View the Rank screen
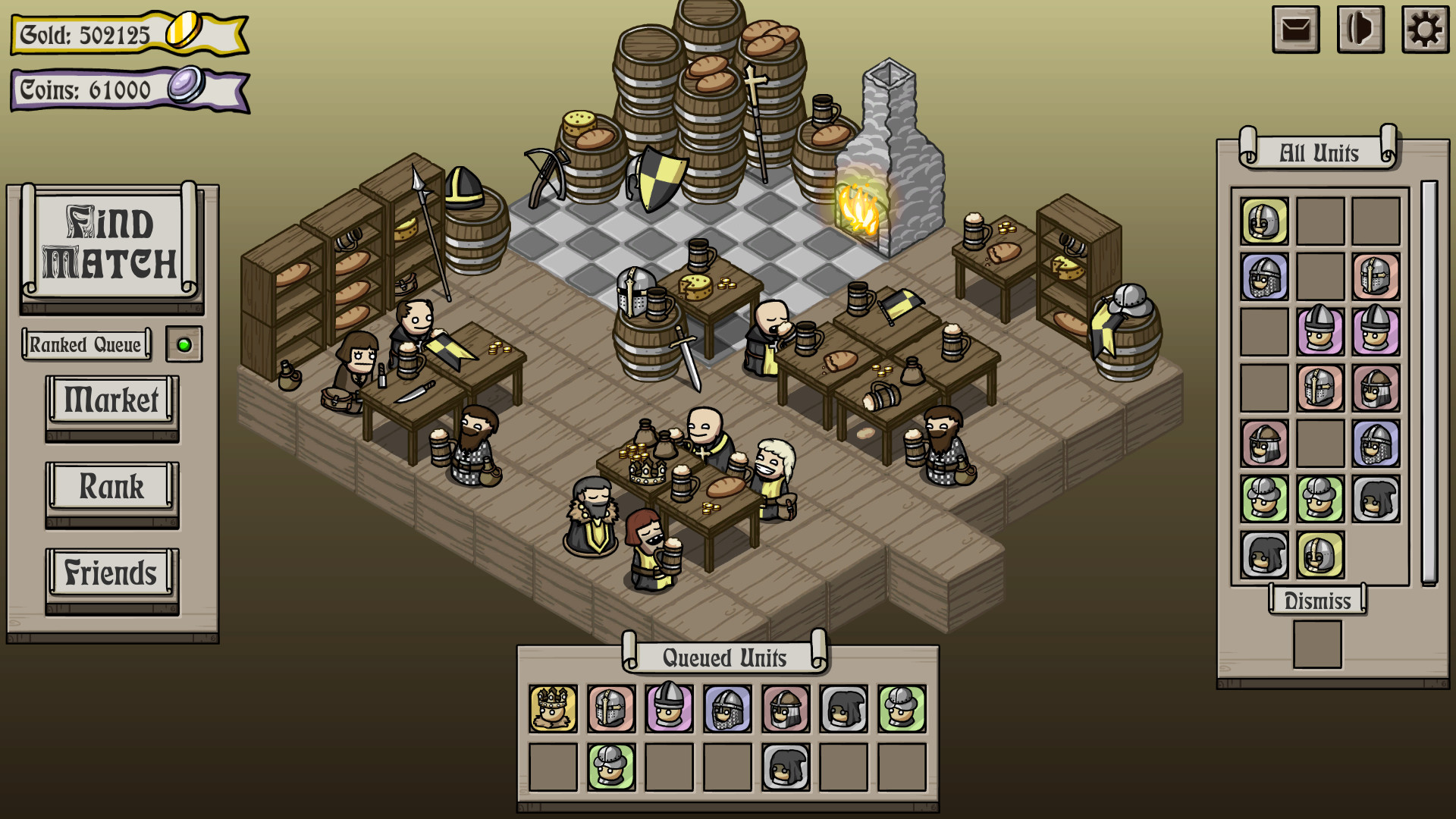The image size is (1456, 819). pyautogui.click(x=111, y=486)
